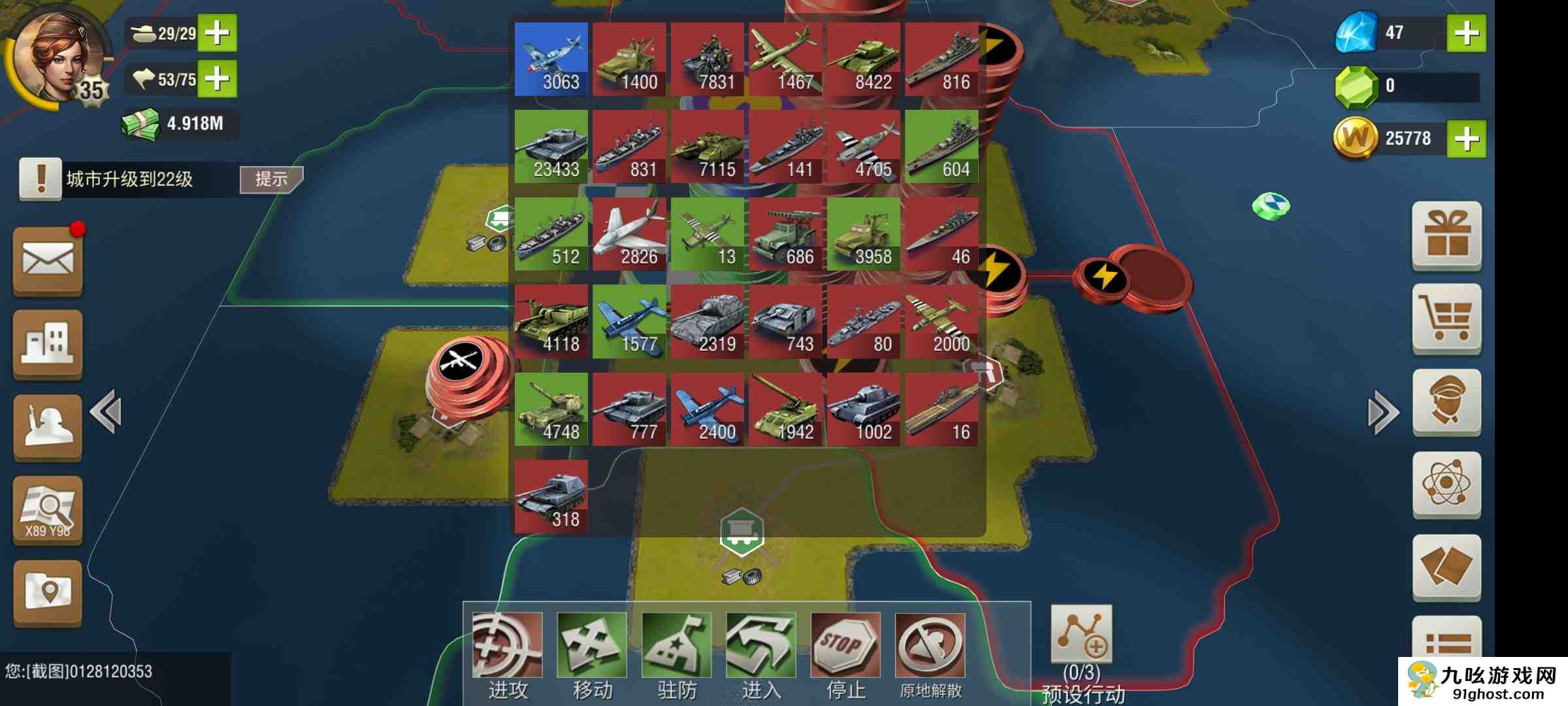1568x706 pixels.
Task: Open the 预设行动 preset action button
Action: click(1081, 634)
